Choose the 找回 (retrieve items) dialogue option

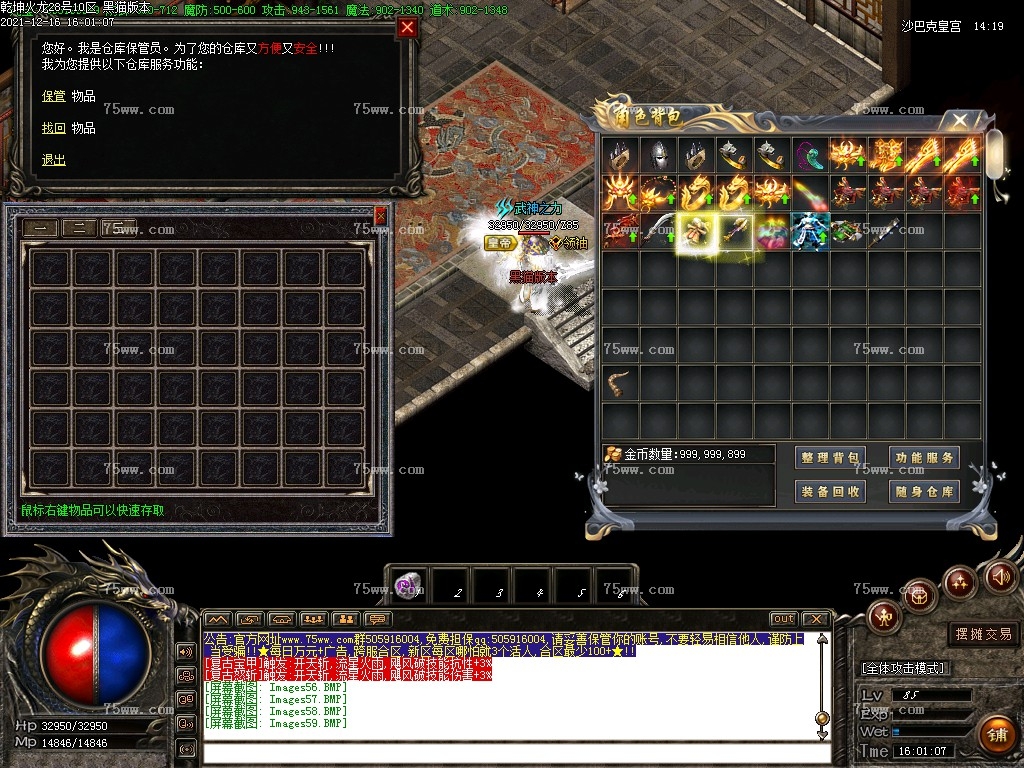click(x=53, y=128)
